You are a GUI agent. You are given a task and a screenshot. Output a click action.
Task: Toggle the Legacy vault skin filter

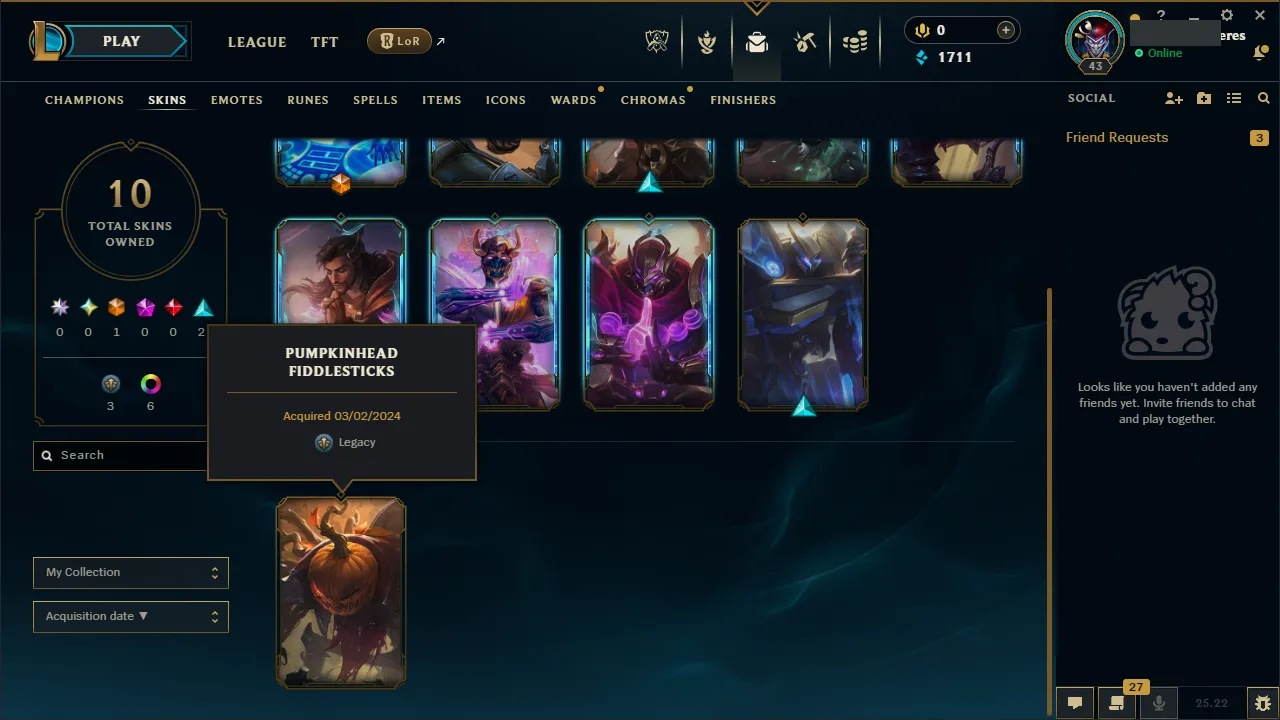tap(110, 383)
